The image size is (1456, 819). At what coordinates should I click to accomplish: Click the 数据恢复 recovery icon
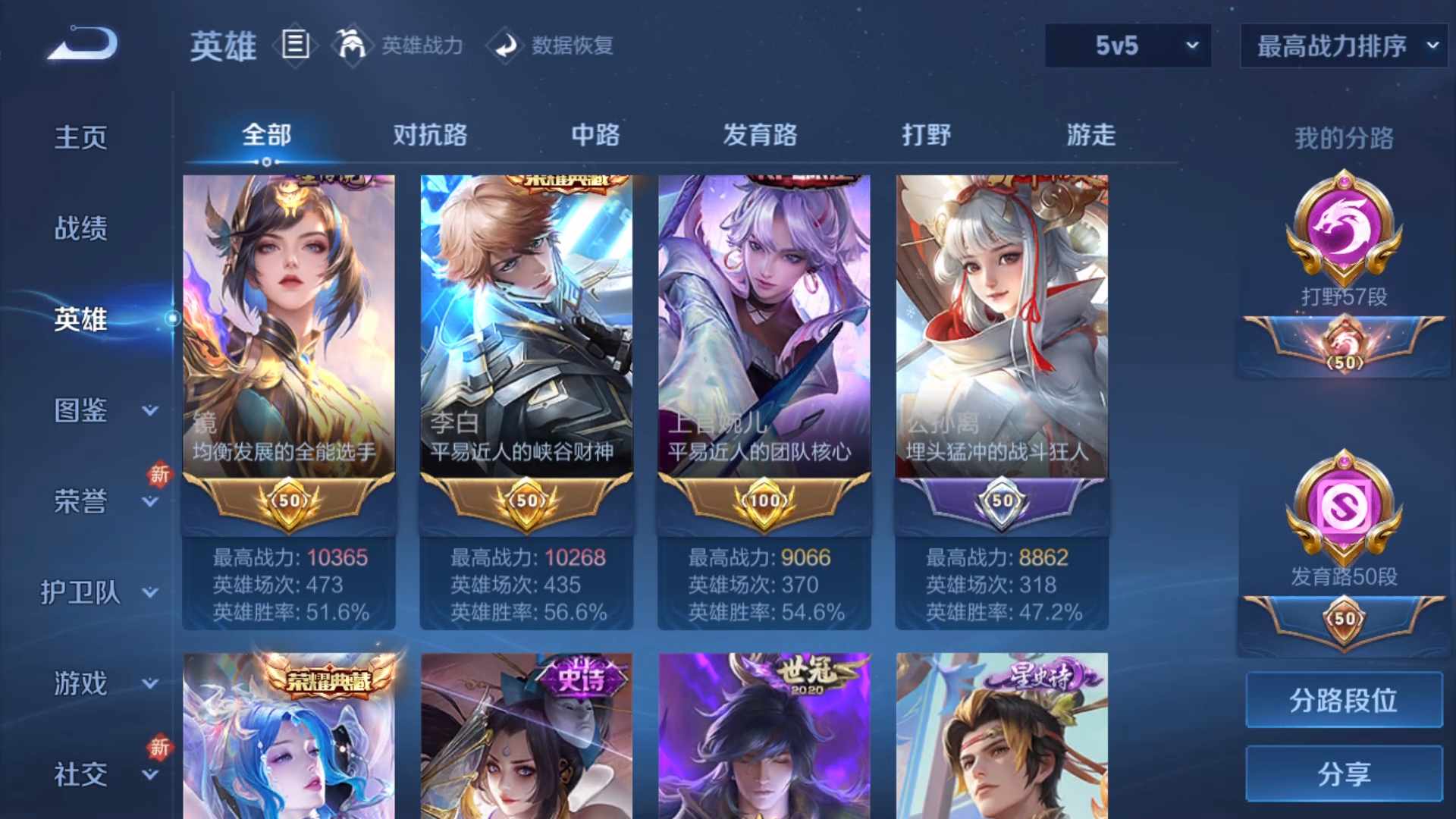(507, 45)
